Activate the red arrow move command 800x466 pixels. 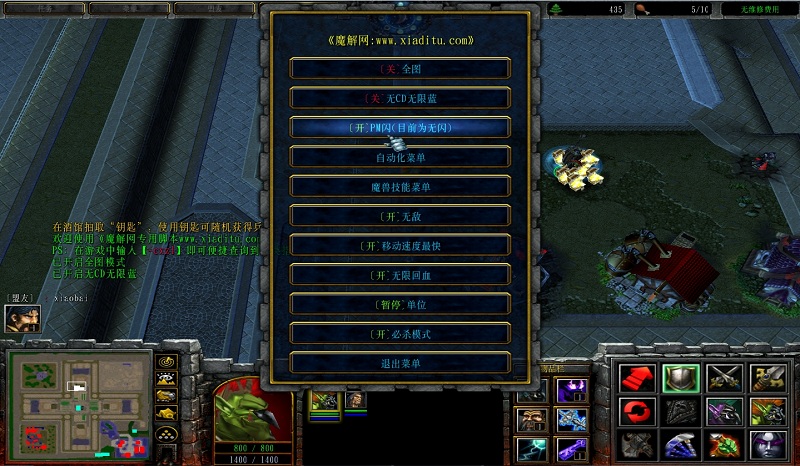pos(635,377)
